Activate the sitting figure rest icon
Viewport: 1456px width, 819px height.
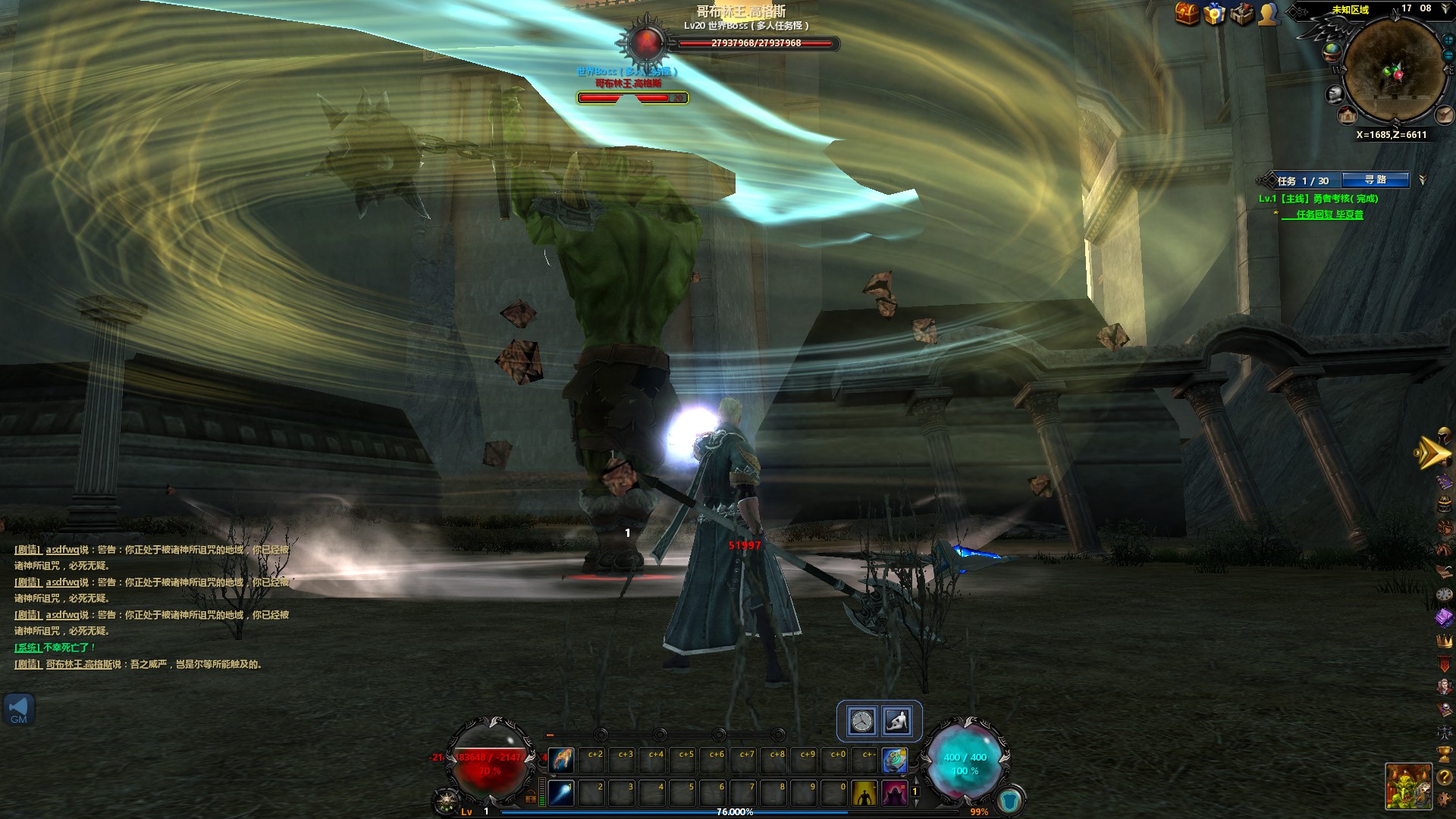[897, 720]
